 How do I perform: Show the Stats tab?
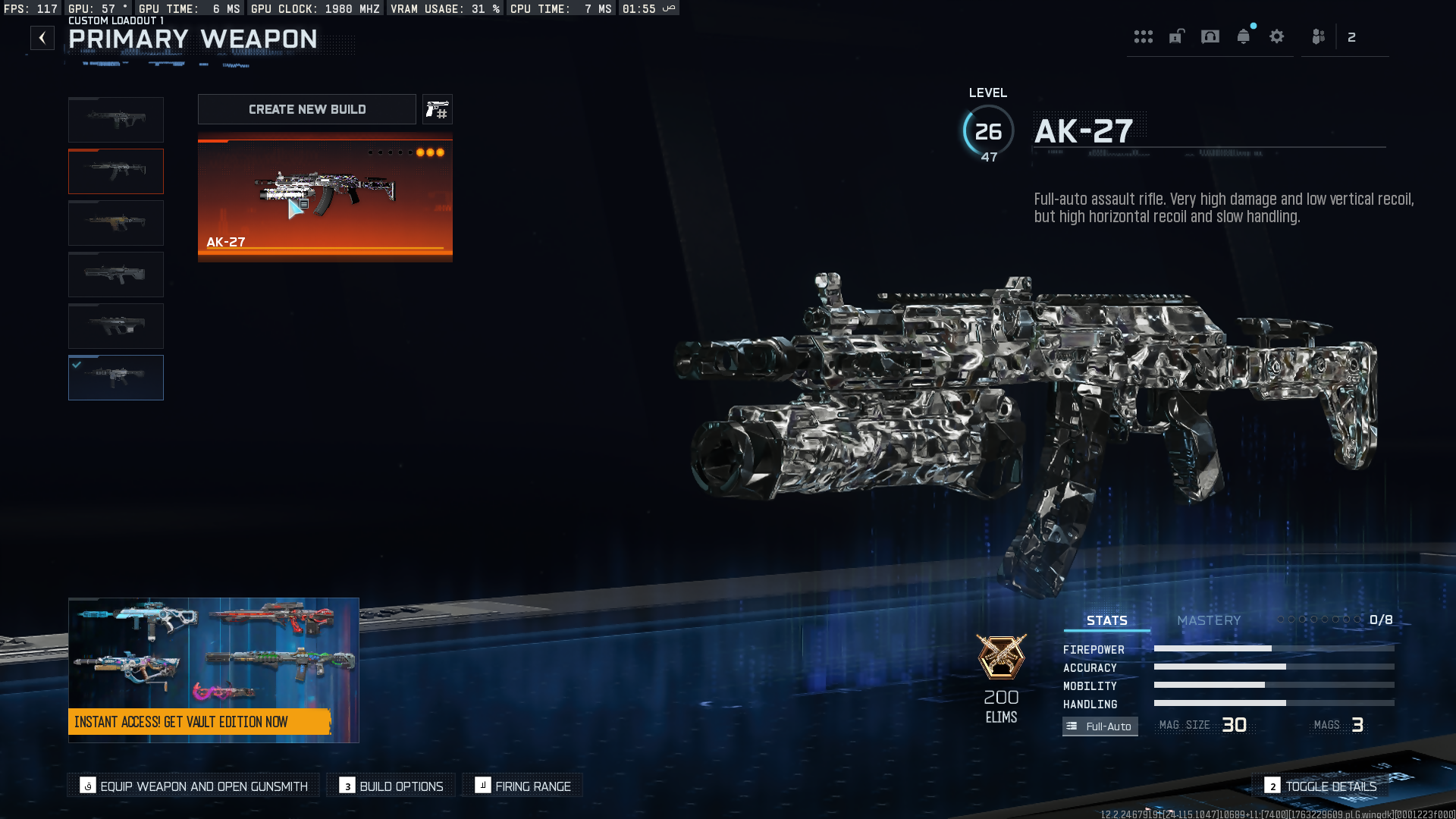click(1106, 620)
